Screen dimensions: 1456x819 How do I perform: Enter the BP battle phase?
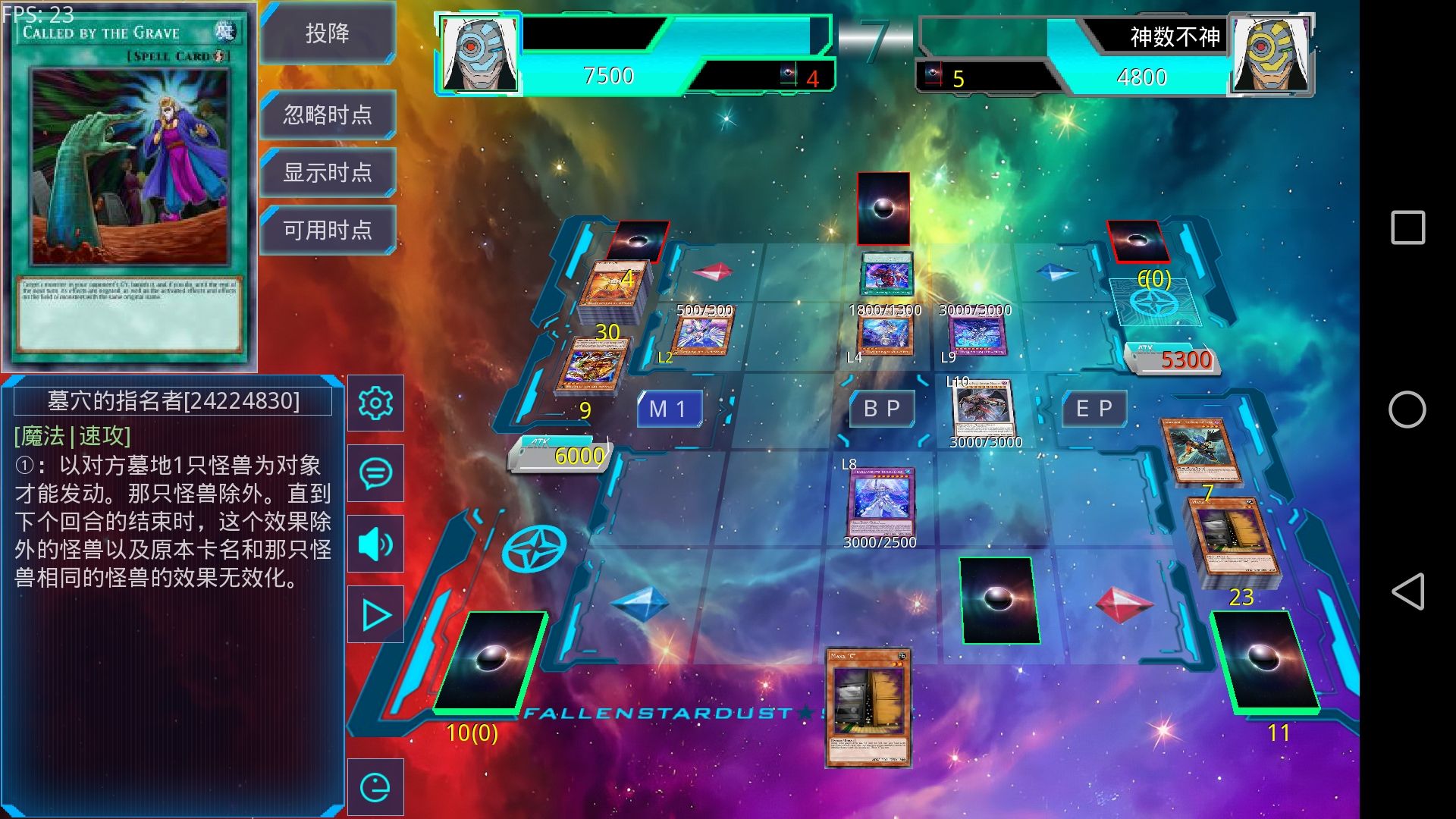coord(882,409)
